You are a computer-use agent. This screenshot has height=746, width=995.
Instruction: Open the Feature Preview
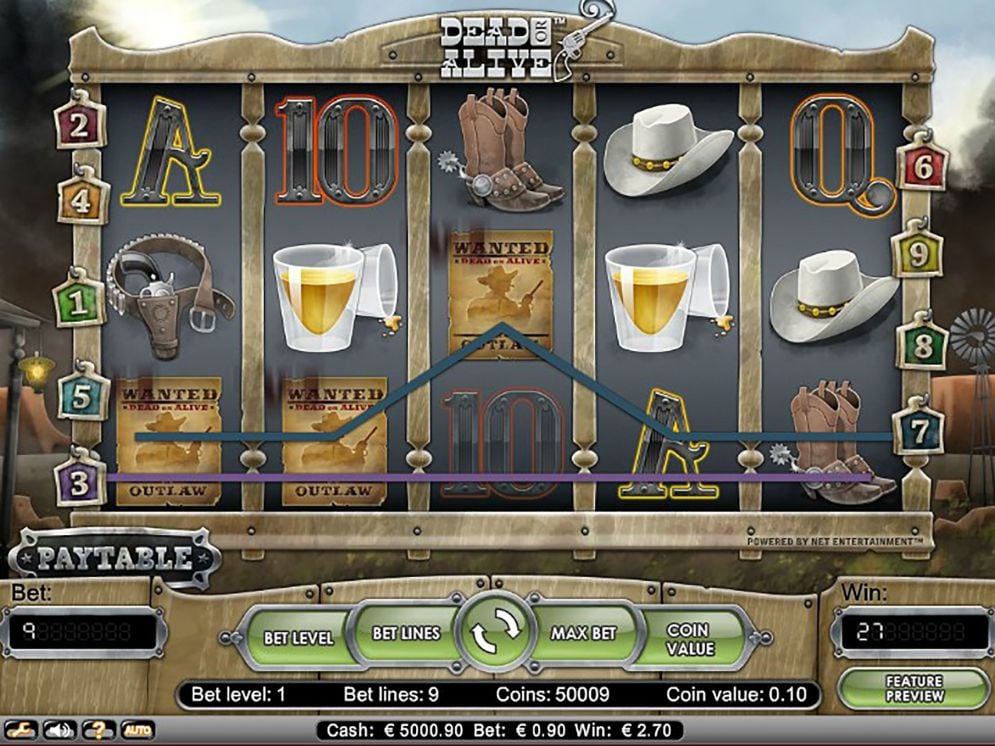(x=913, y=688)
